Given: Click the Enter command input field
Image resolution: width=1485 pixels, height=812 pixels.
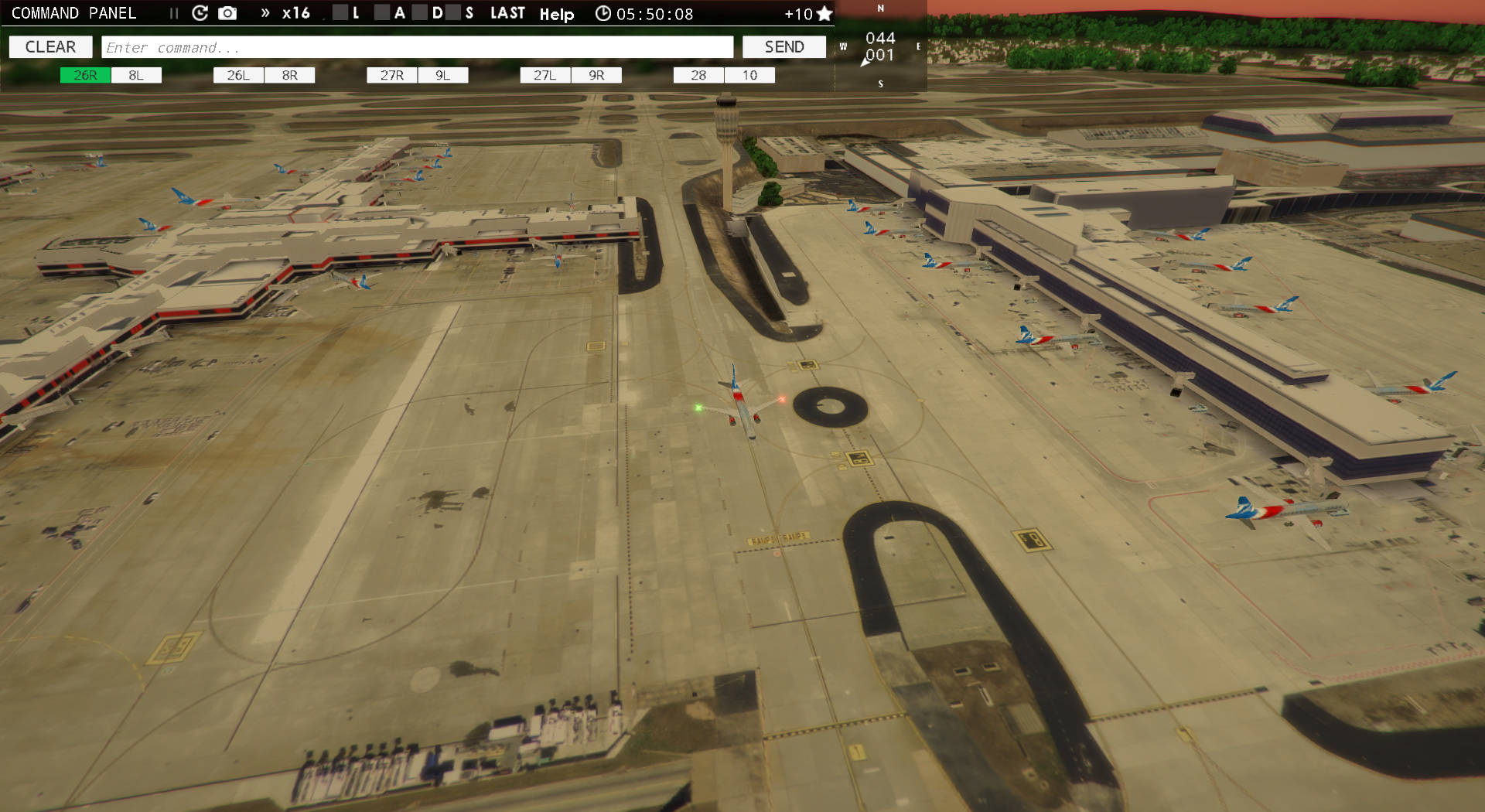Looking at the screenshot, I should (x=418, y=46).
